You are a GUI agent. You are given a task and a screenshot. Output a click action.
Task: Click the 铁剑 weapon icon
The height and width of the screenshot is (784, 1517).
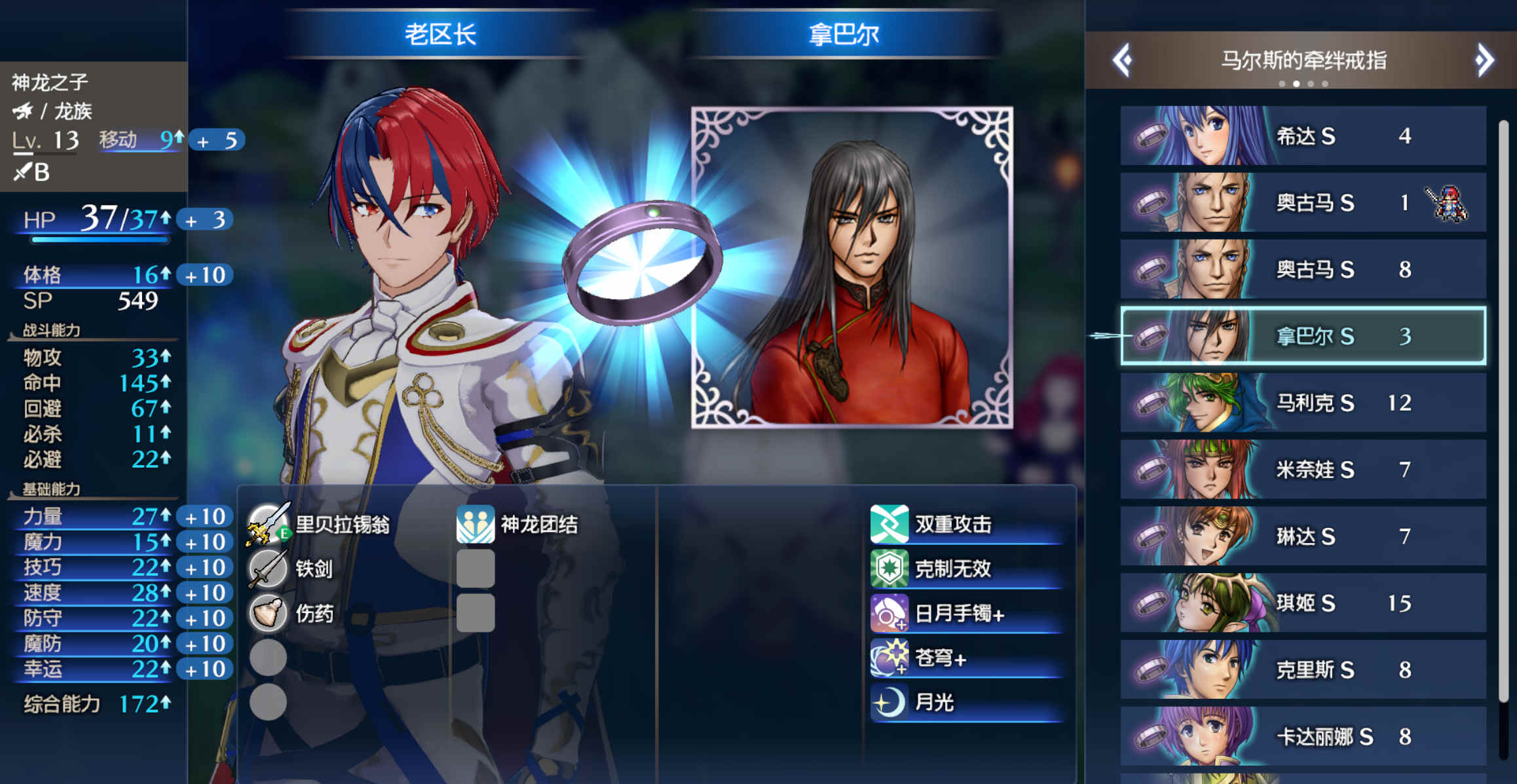(x=269, y=569)
